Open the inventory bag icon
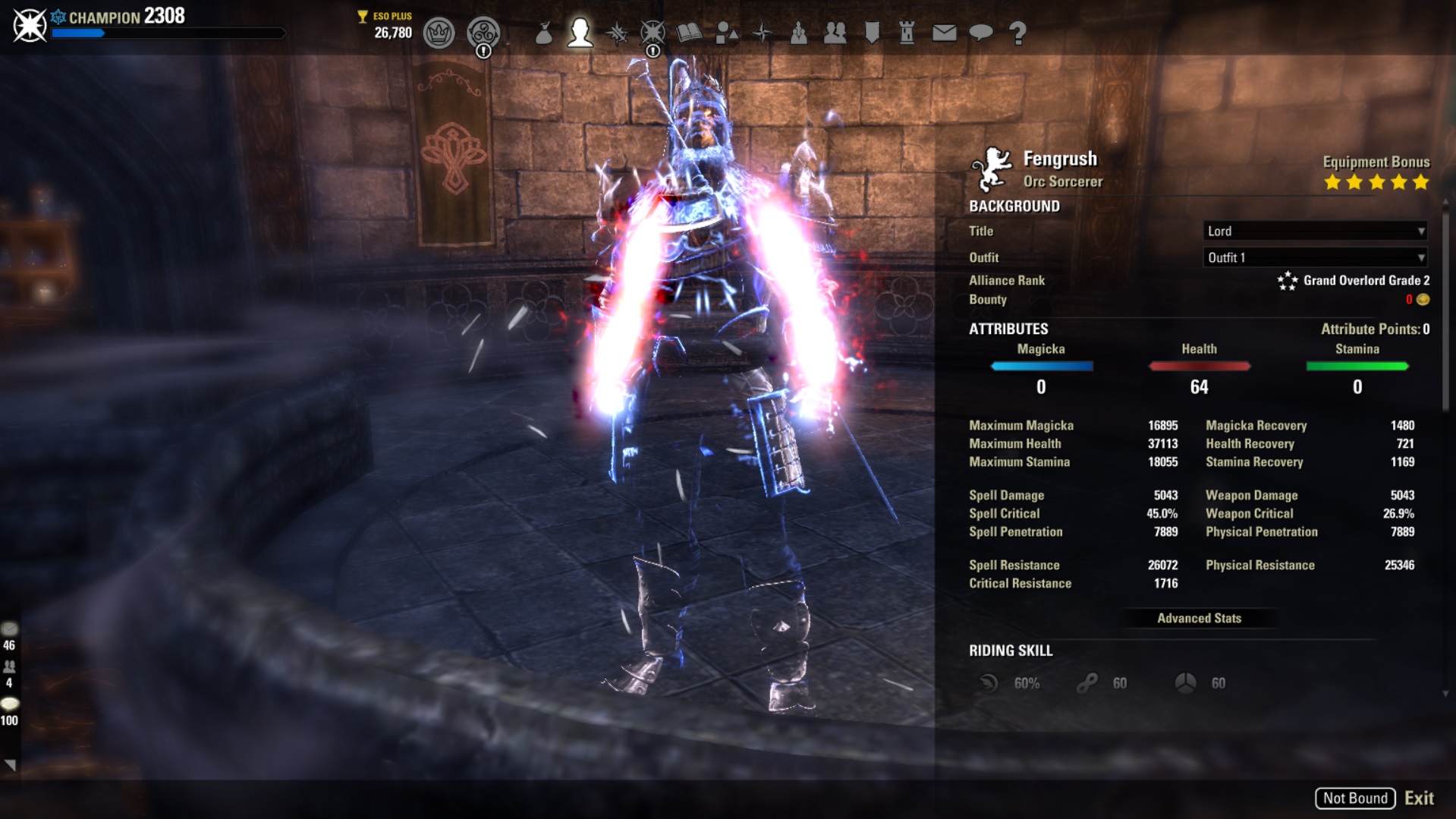 [x=543, y=33]
